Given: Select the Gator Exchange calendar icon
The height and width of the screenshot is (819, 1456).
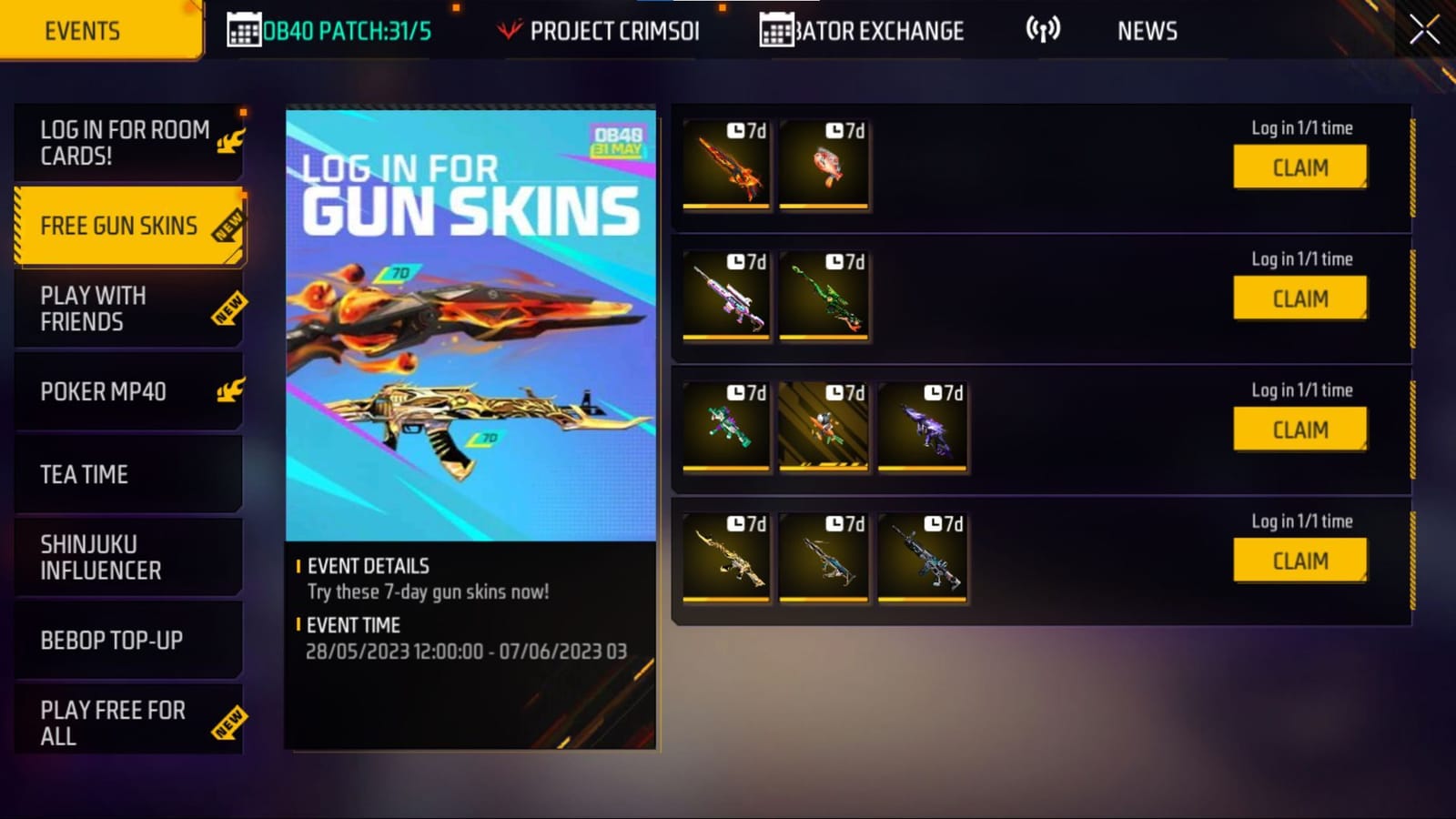Looking at the screenshot, I should pyautogui.click(x=775, y=30).
